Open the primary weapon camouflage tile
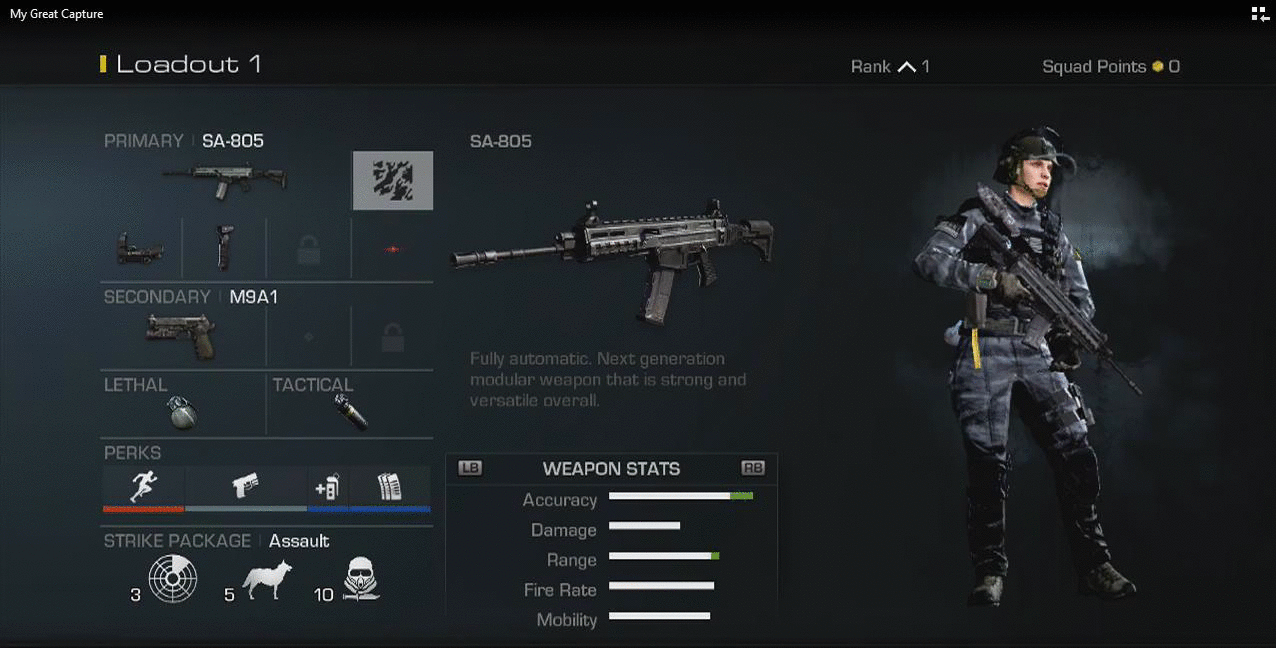The image size is (1276, 648). click(393, 180)
